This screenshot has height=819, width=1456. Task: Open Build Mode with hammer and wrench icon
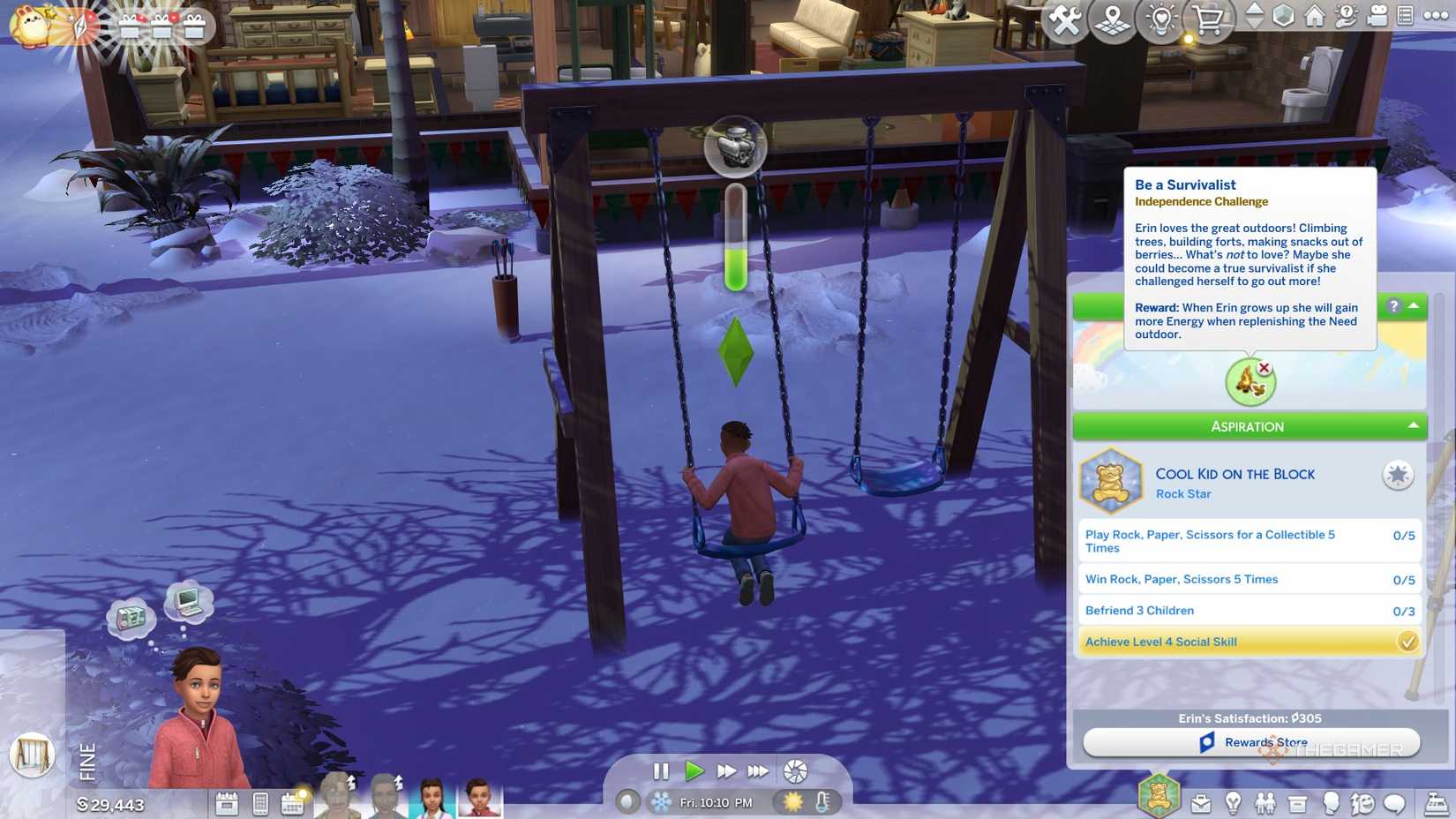tap(1064, 19)
